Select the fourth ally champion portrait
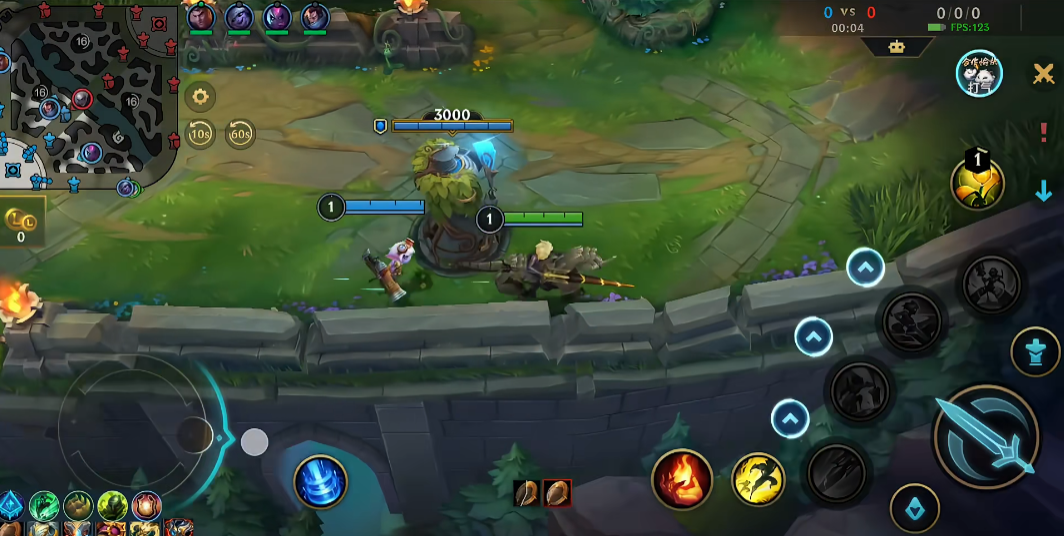1064x536 pixels. click(x=315, y=17)
